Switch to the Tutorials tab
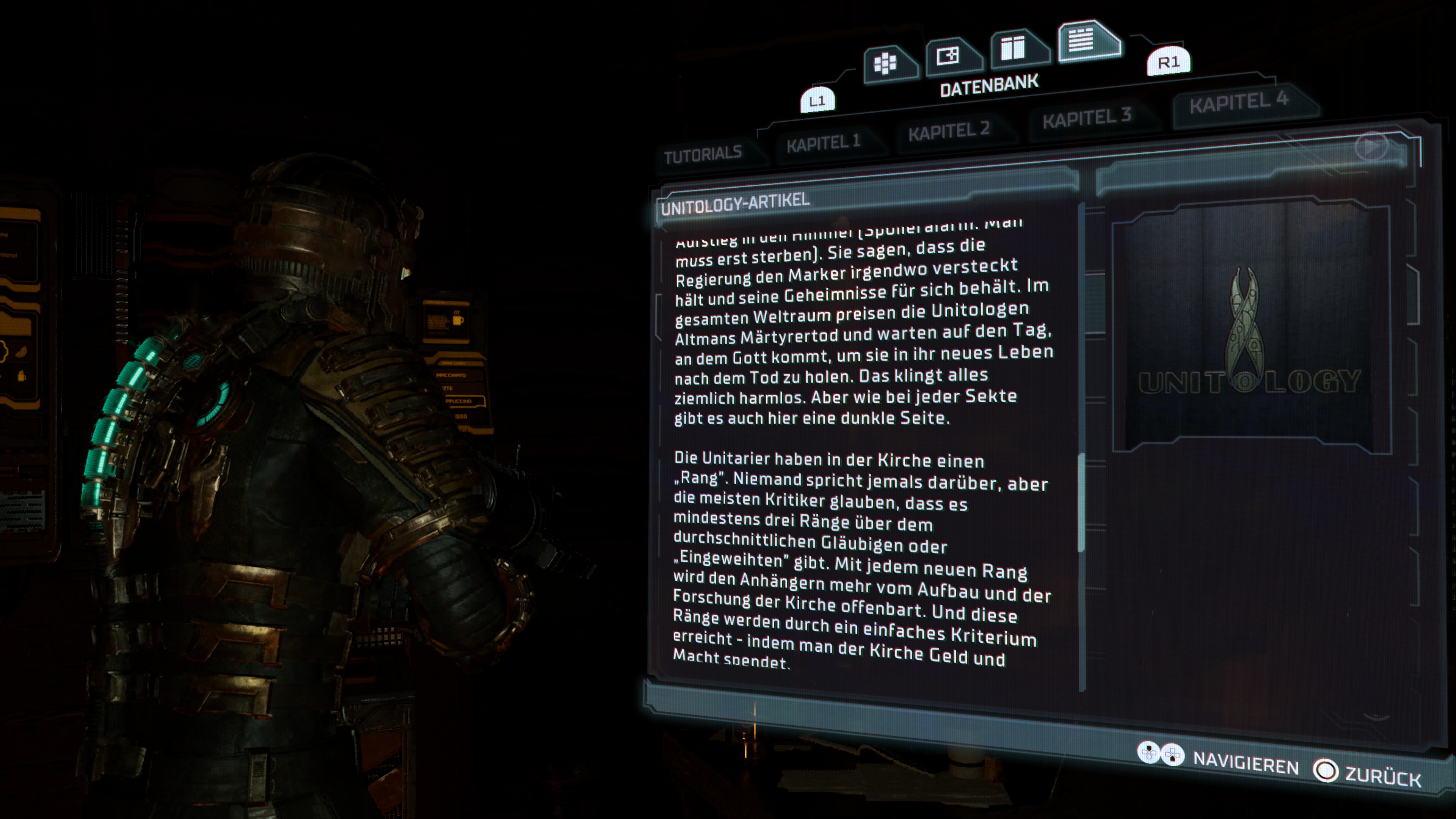 tap(703, 154)
